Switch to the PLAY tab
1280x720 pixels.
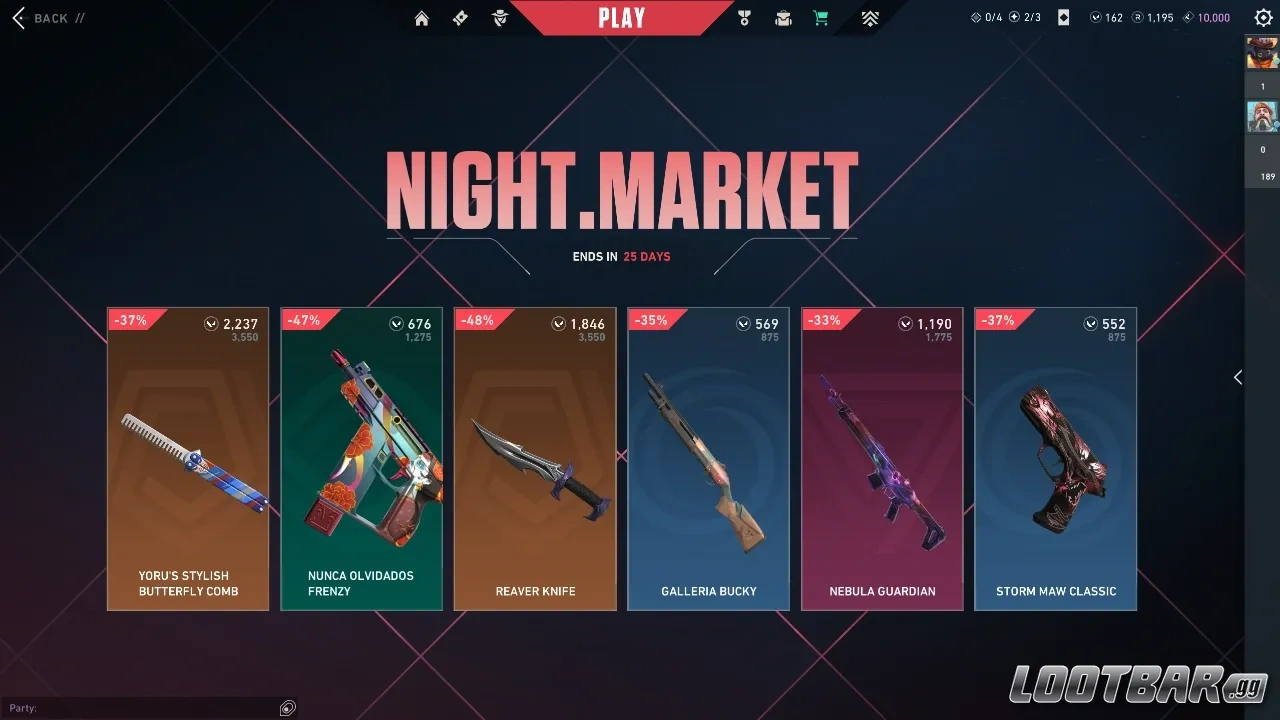coord(621,16)
